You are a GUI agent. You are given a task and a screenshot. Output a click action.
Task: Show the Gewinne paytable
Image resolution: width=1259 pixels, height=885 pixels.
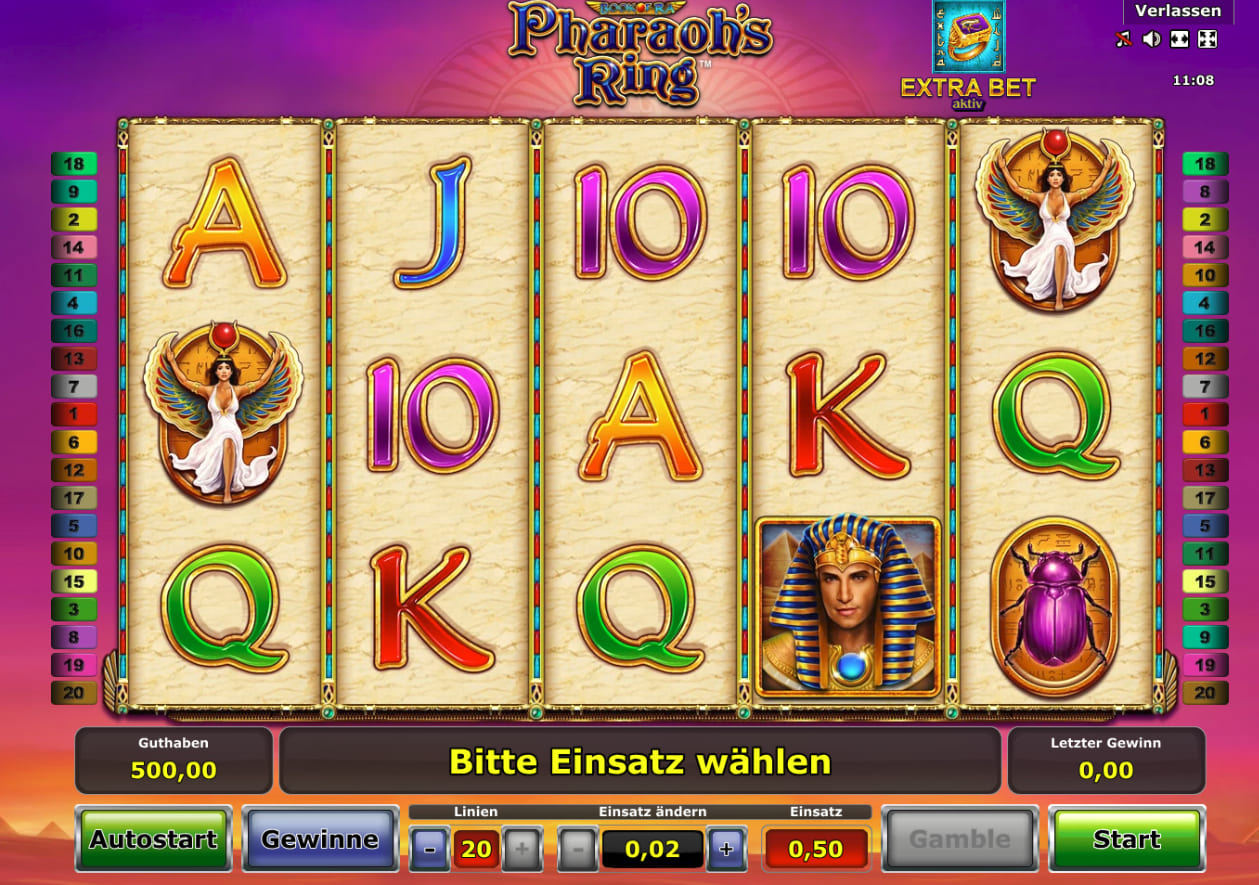(320, 839)
